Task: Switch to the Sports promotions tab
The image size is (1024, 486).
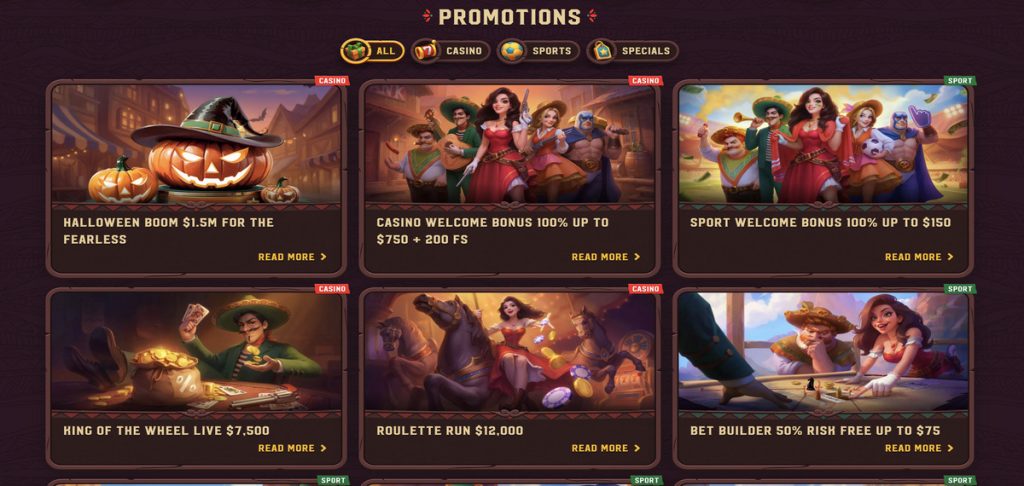Action: point(538,51)
